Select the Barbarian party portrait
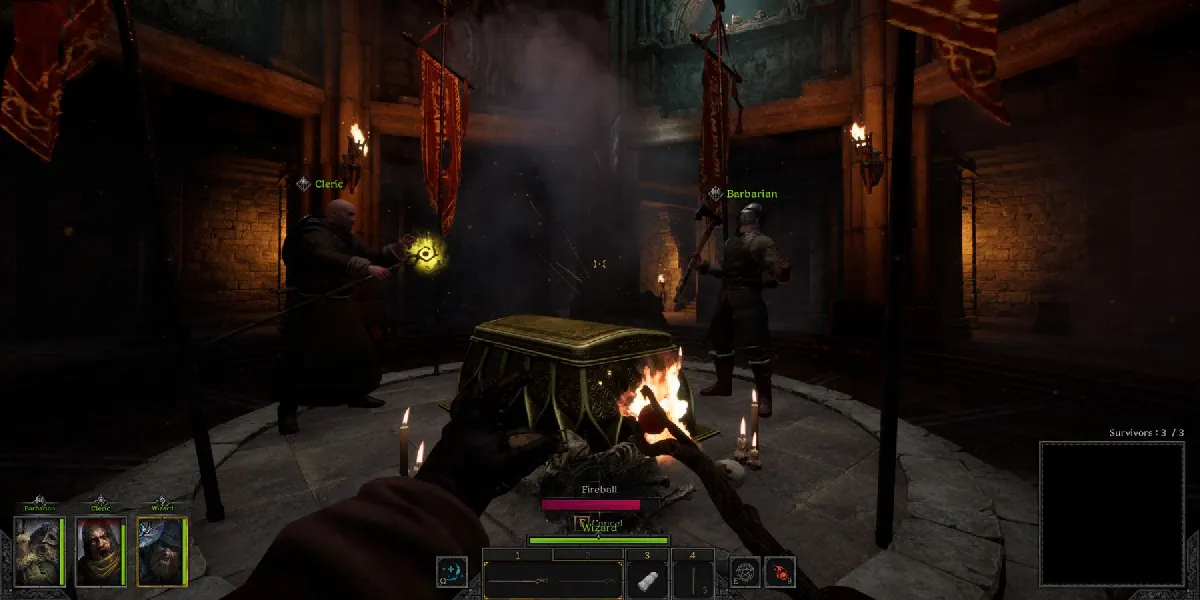Screen dimensions: 1200x600 point(39,551)
